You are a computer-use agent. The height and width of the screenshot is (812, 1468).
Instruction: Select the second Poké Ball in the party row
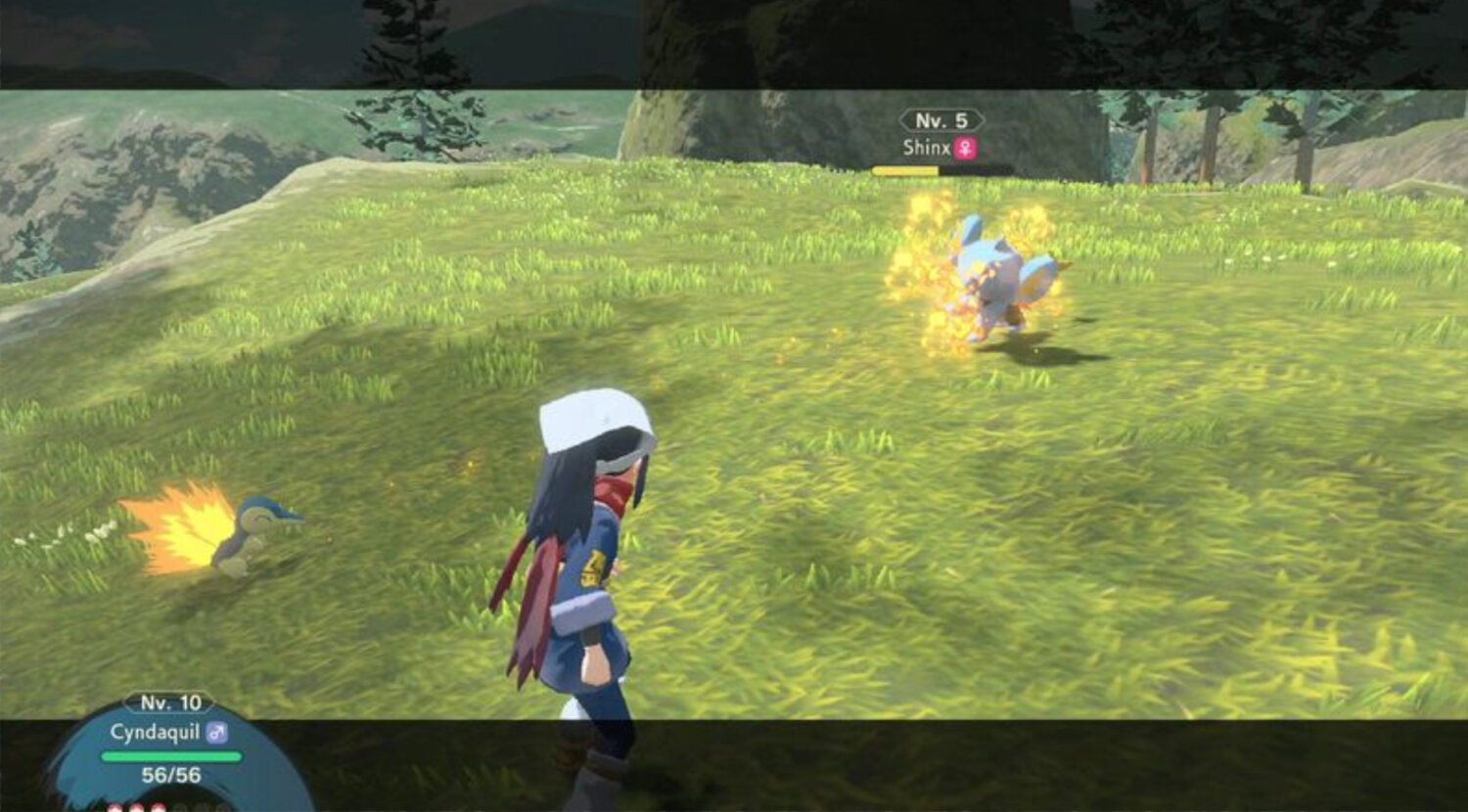click(137, 807)
